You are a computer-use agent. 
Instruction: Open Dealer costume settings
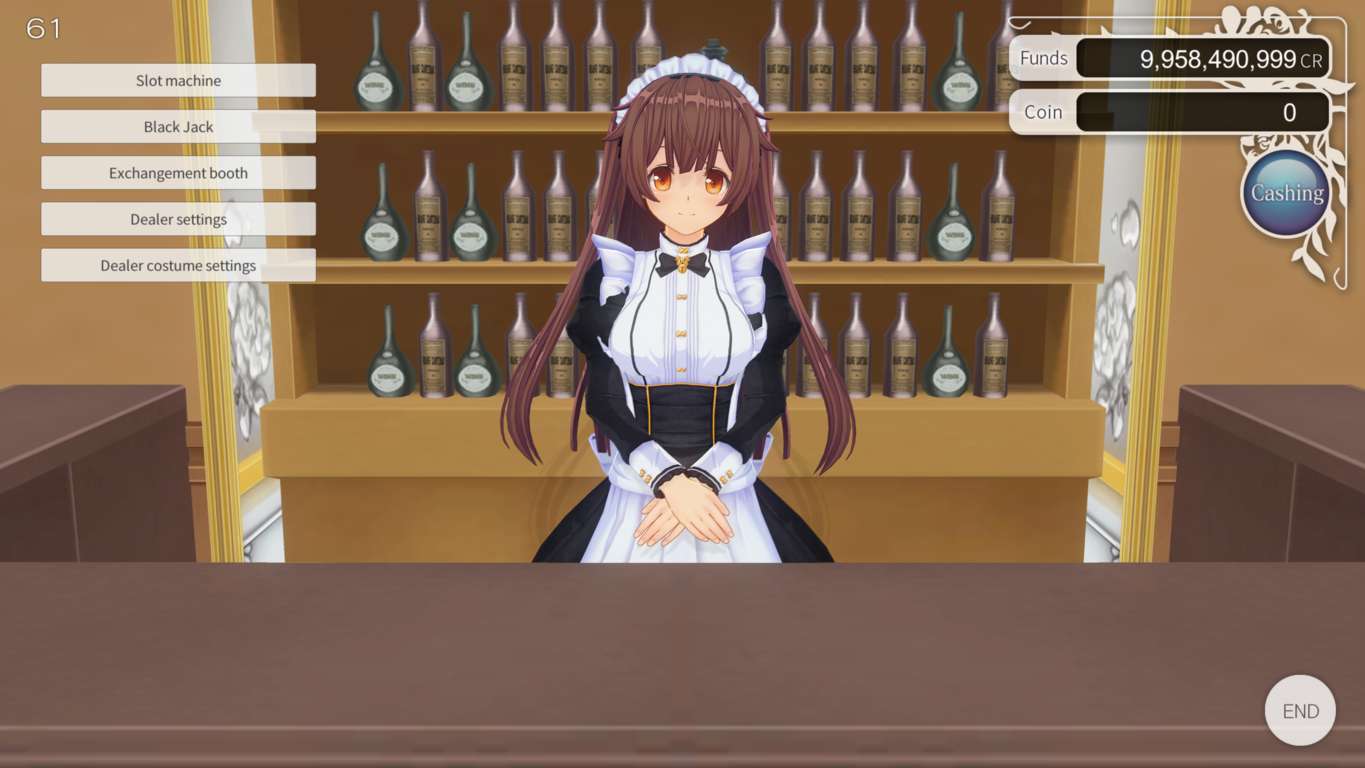pyautogui.click(x=178, y=264)
